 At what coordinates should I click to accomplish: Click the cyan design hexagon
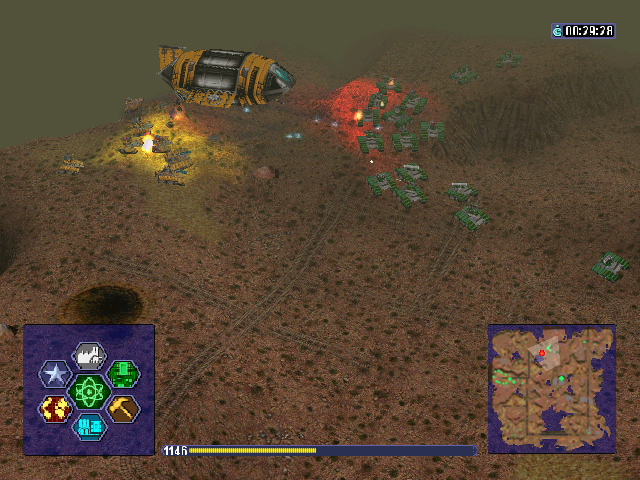click(89, 427)
